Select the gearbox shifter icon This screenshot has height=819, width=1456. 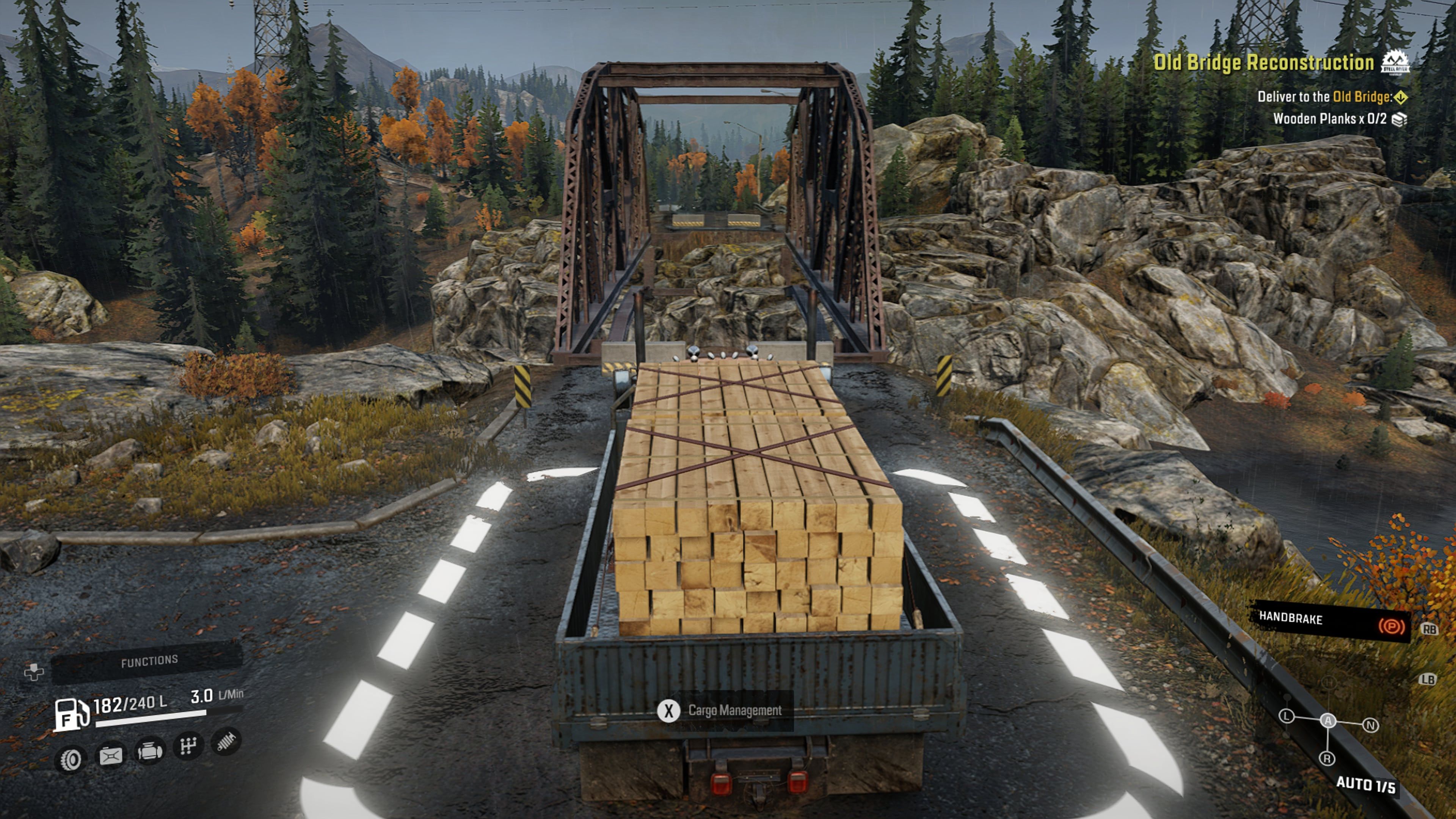(x=189, y=747)
